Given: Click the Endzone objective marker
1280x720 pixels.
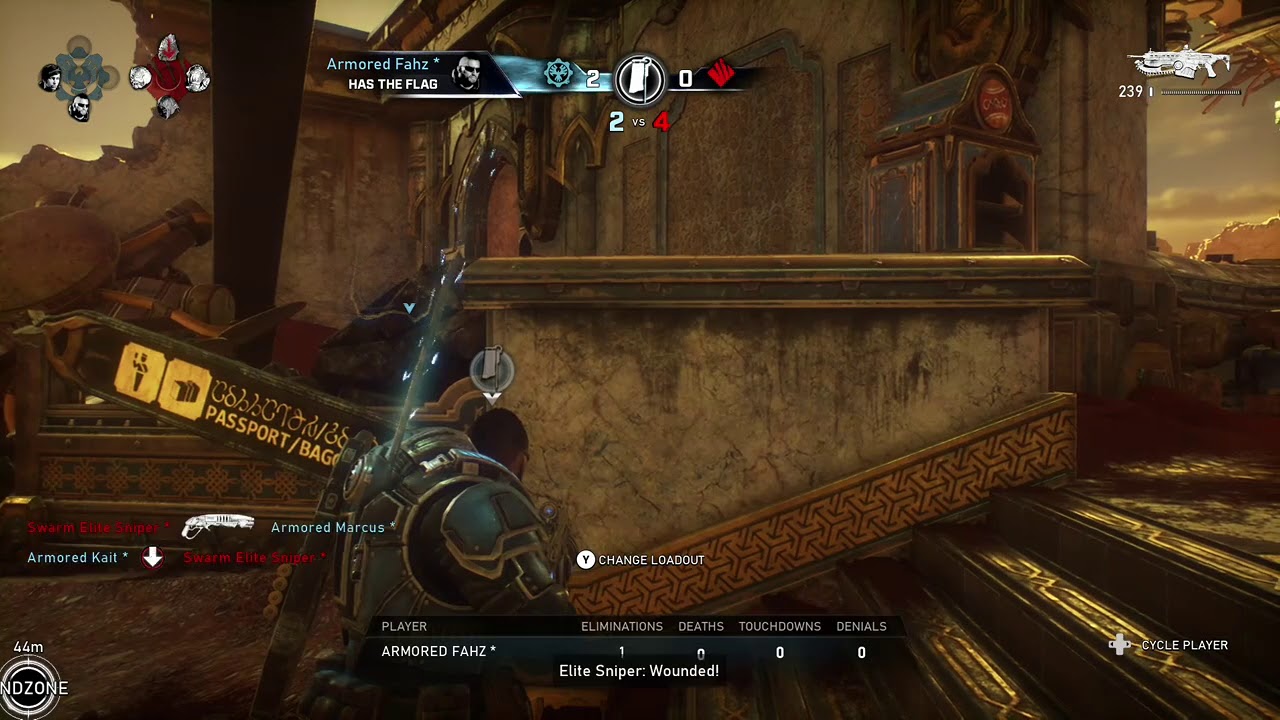Looking at the screenshot, I should coord(30,688).
